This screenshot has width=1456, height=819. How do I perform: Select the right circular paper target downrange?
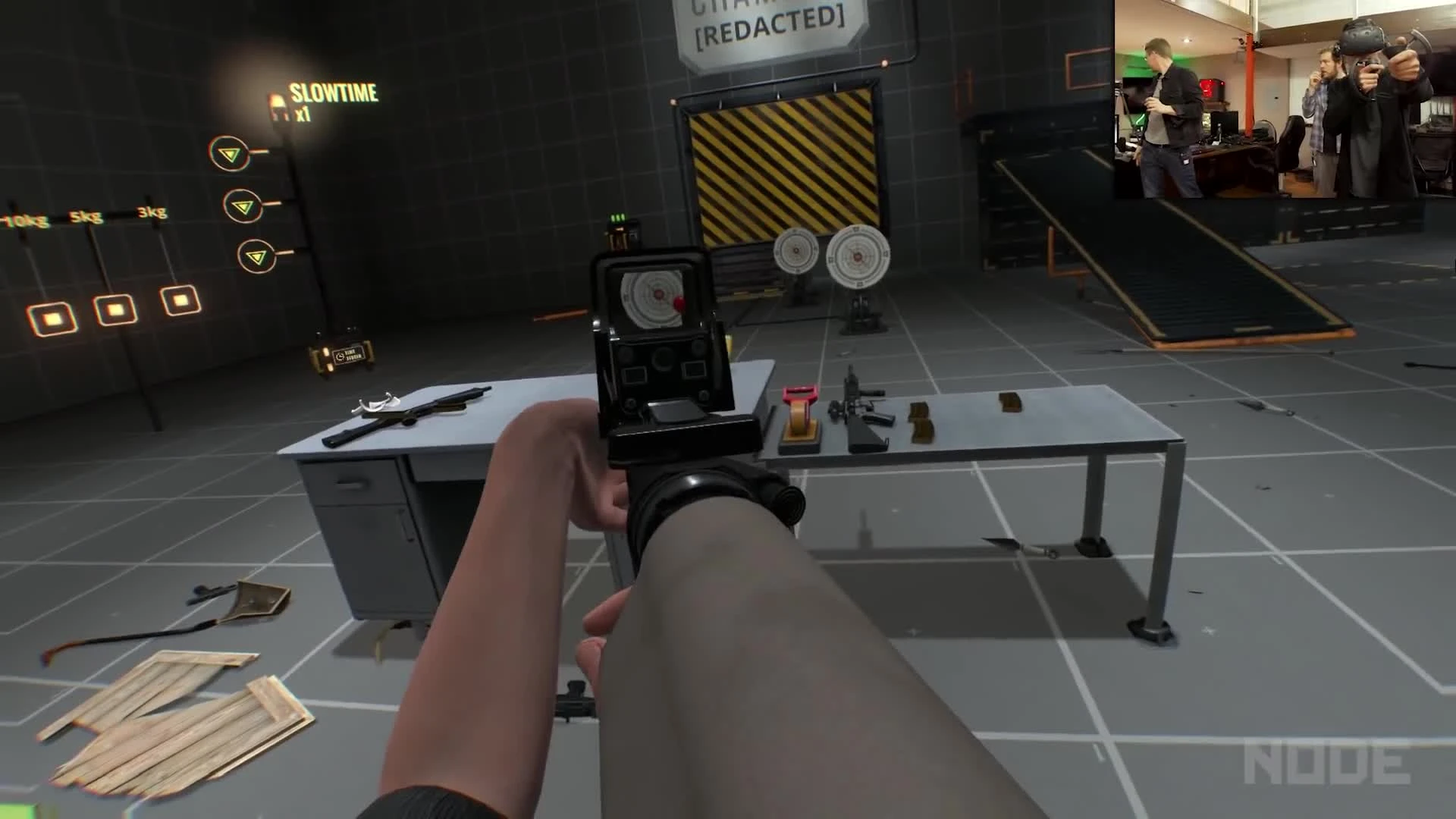(x=860, y=258)
